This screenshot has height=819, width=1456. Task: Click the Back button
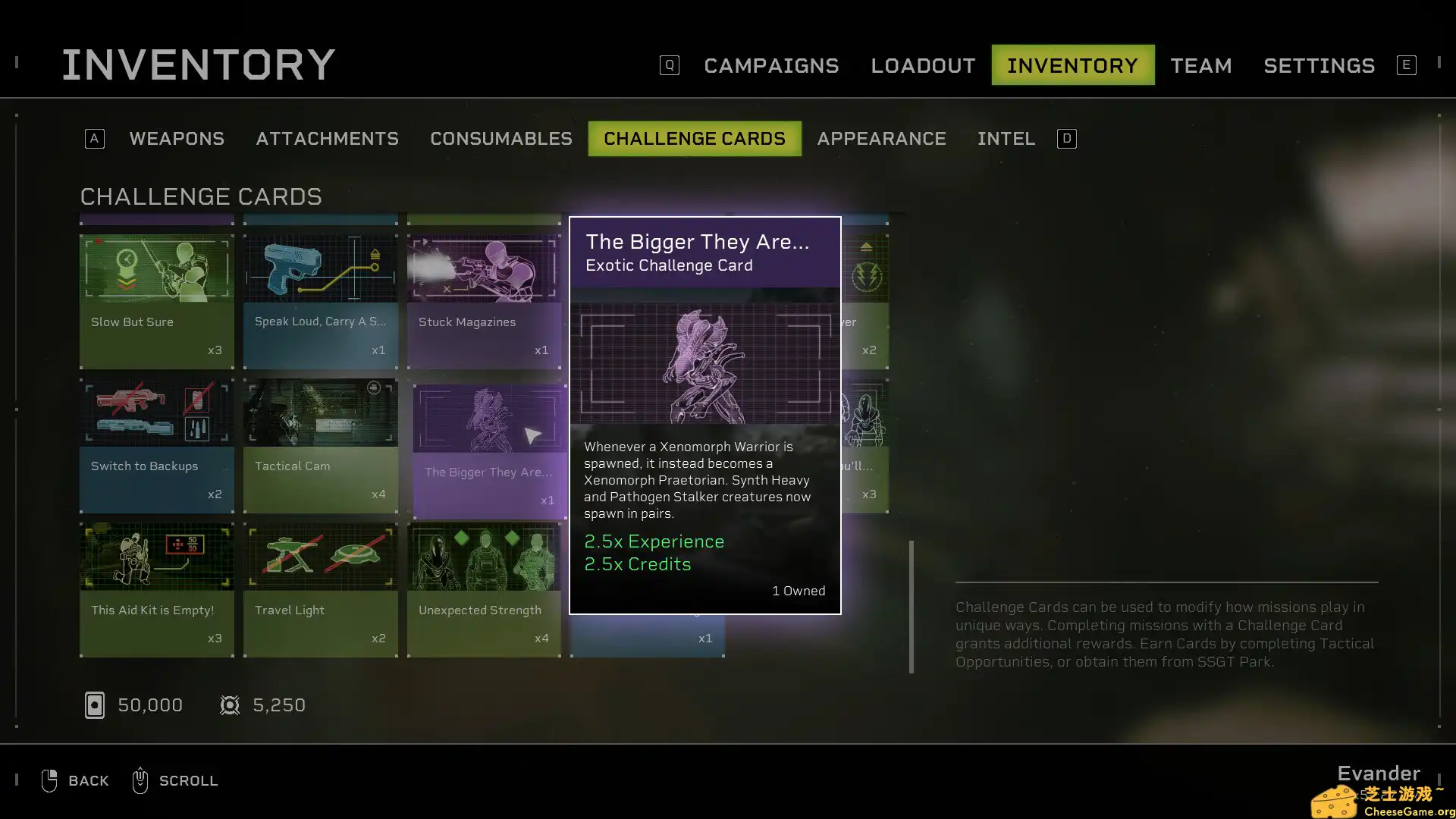[76, 780]
